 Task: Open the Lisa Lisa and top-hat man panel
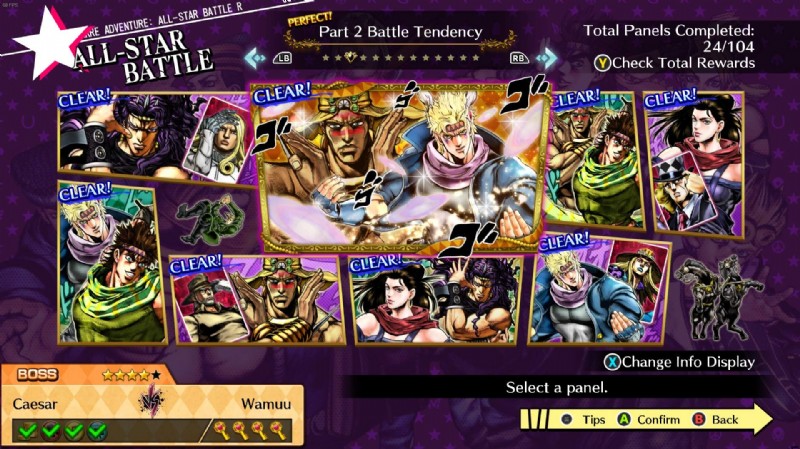(x=694, y=162)
